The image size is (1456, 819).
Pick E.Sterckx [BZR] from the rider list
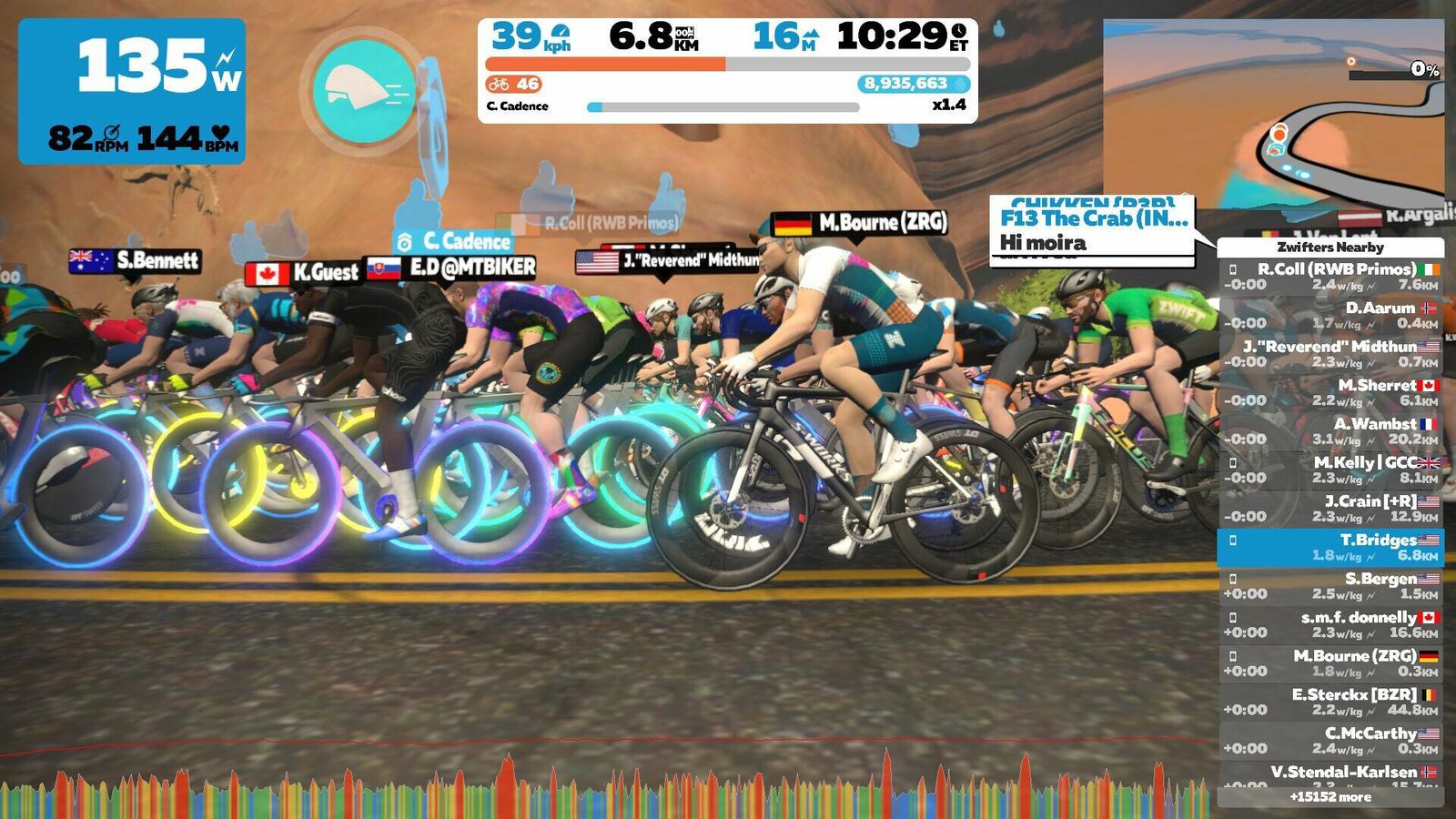[x=1330, y=702]
